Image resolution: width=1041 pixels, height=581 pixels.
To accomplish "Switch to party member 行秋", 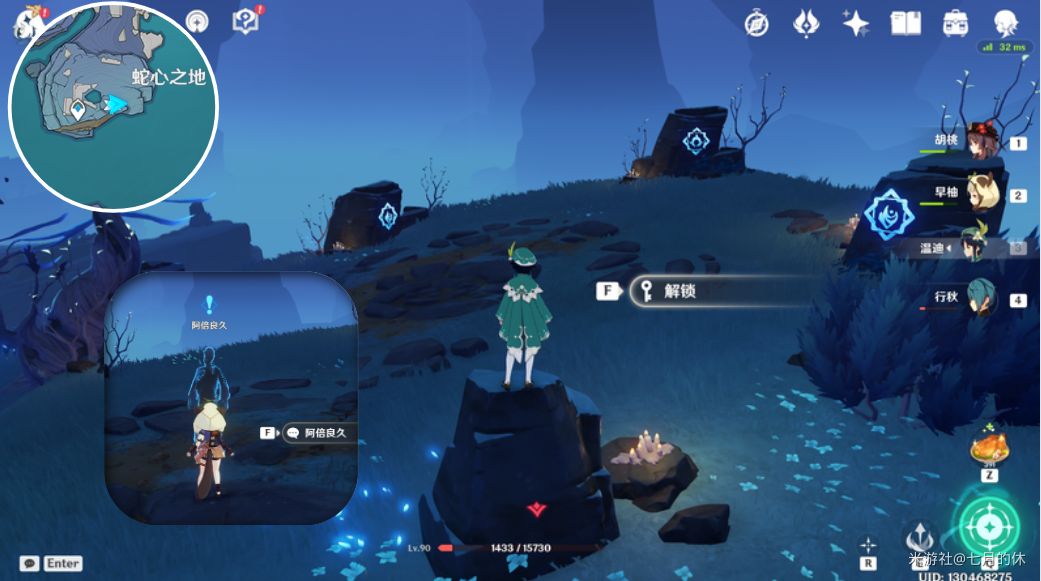I will point(978,299).
